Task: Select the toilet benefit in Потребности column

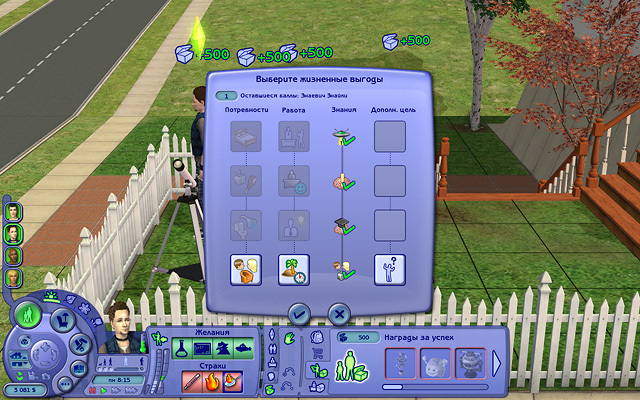Action: pos(246,269)
